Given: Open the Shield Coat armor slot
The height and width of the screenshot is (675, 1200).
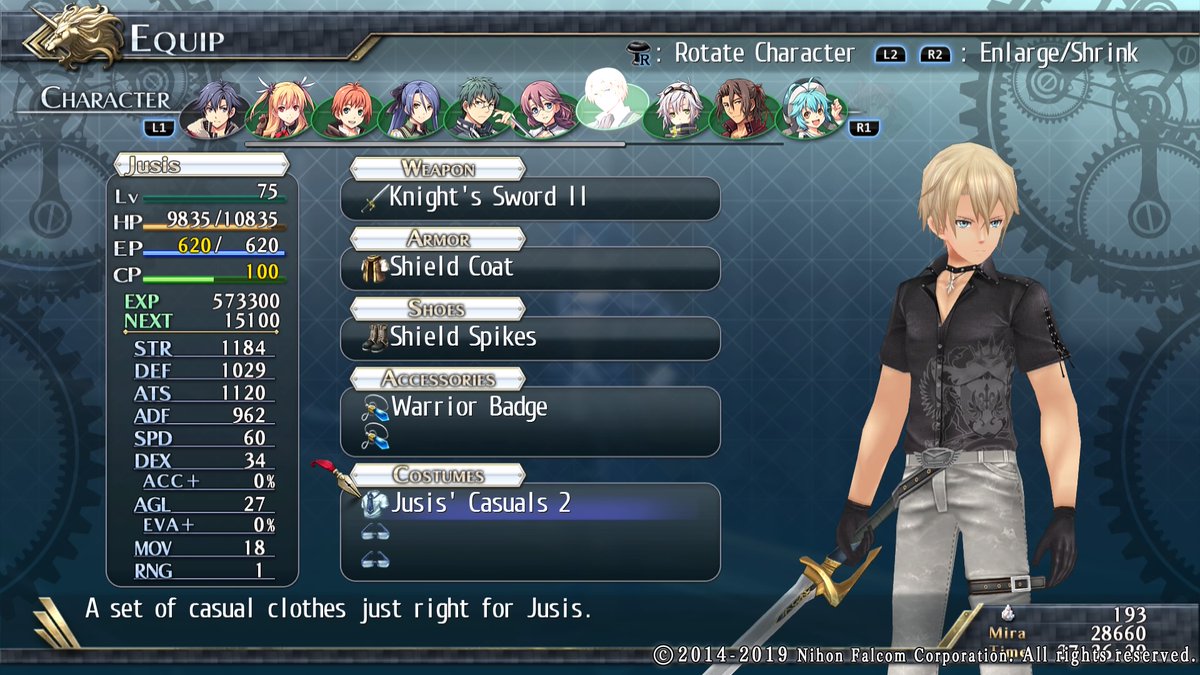Looking at the screenshot, I should tap(530, 268).
